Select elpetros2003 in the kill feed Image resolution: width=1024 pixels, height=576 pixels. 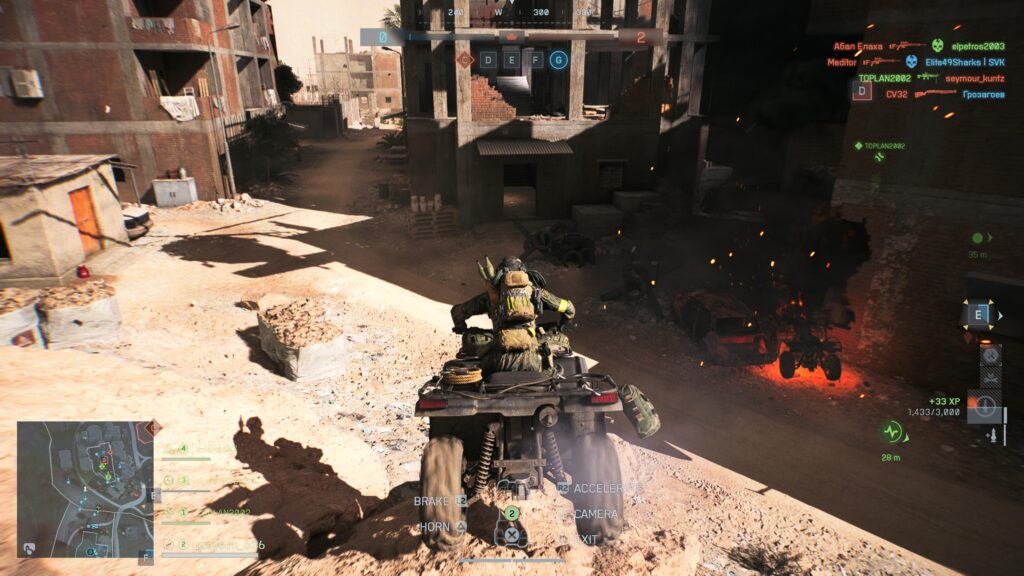[x=978, y=46]
